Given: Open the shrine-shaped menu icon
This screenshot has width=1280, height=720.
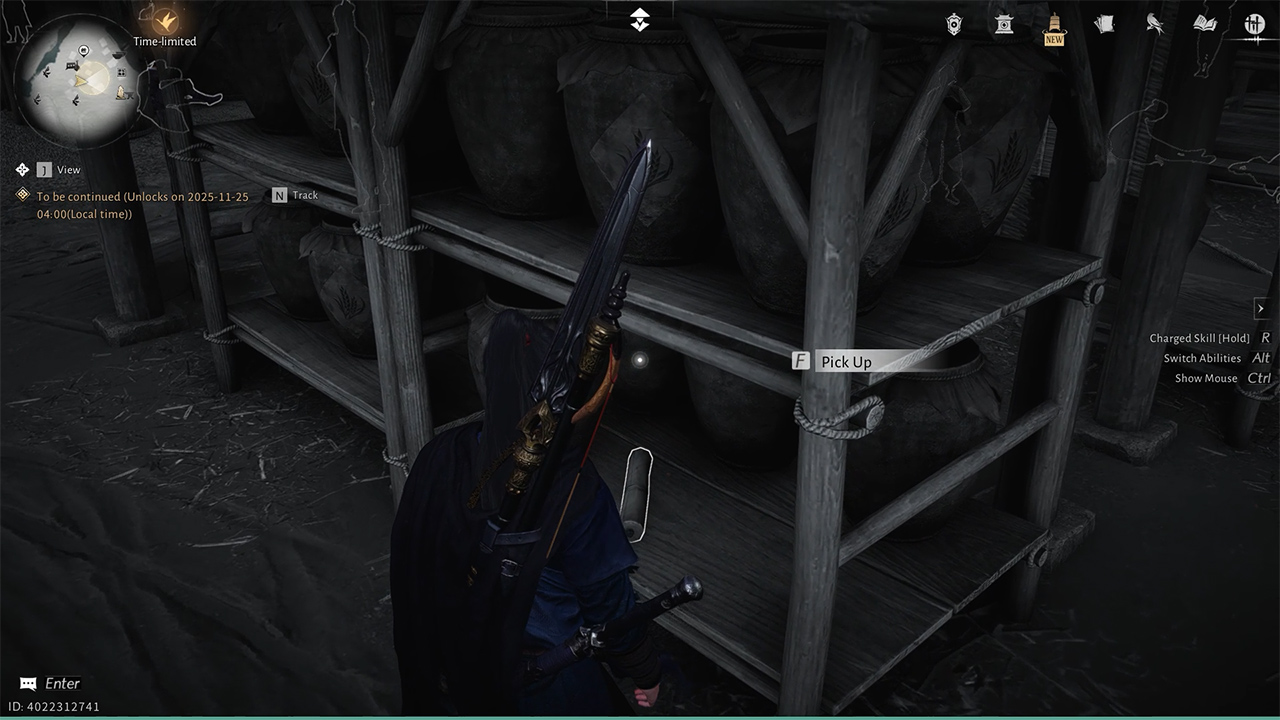Looking at the screenshot, I should (1004, 24).
